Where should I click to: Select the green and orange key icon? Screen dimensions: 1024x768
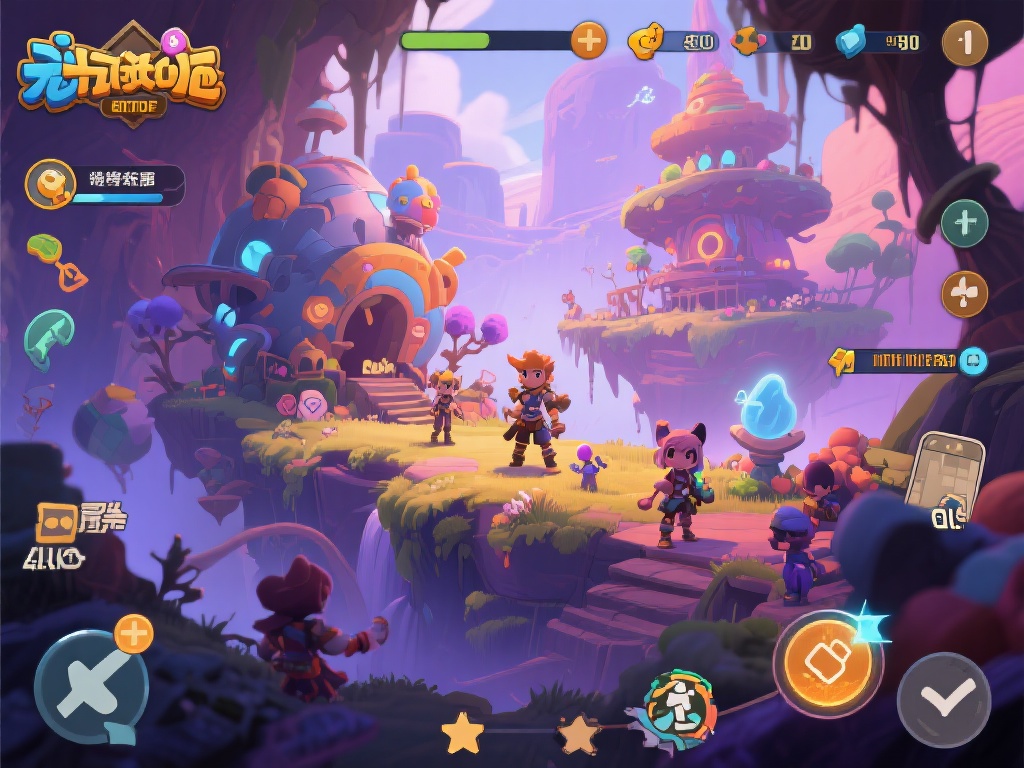coord(58,260)
